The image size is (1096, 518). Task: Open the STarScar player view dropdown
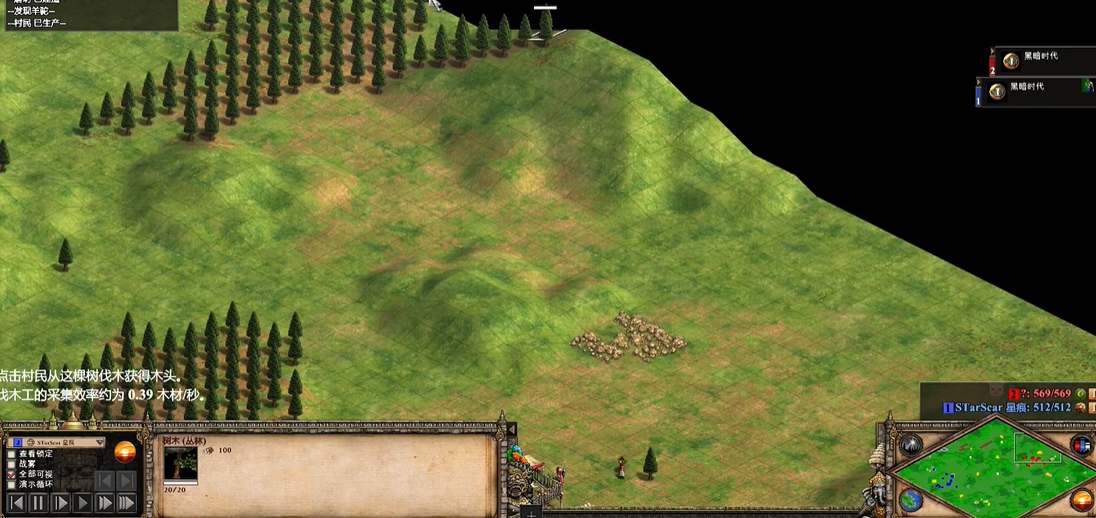pos(99,441)
